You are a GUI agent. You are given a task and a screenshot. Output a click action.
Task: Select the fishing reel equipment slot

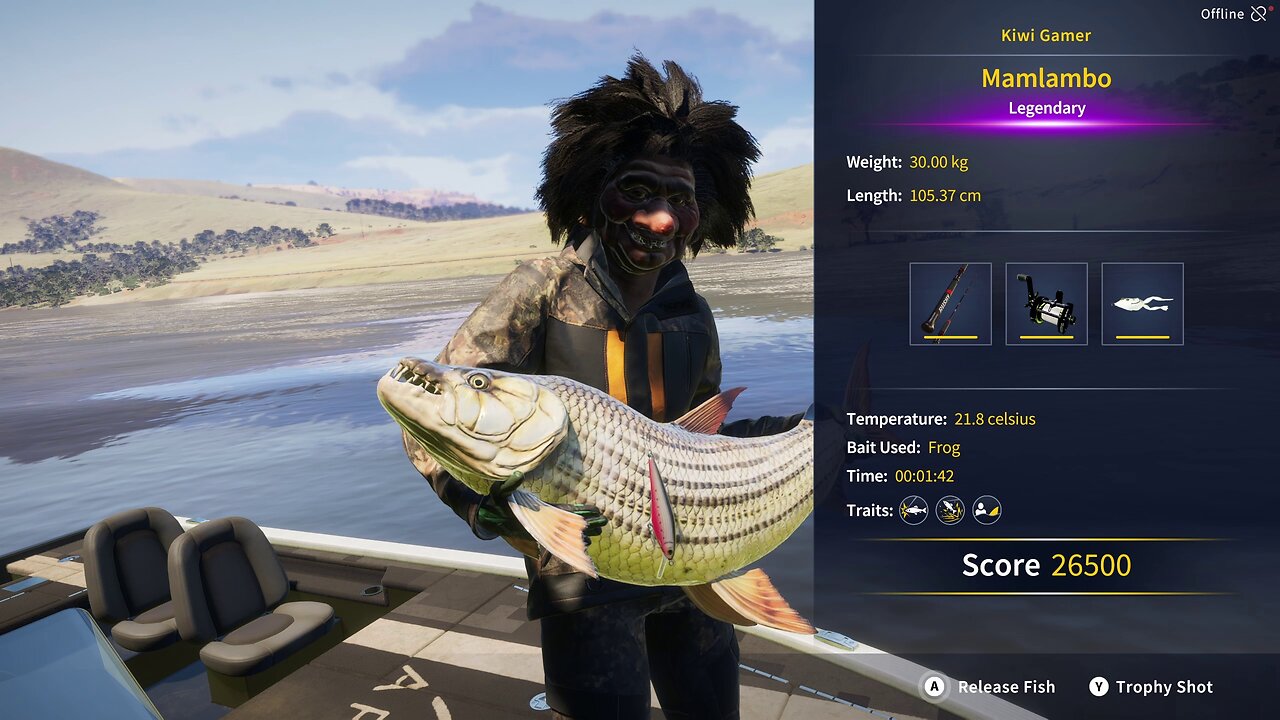pos(1046,304)
